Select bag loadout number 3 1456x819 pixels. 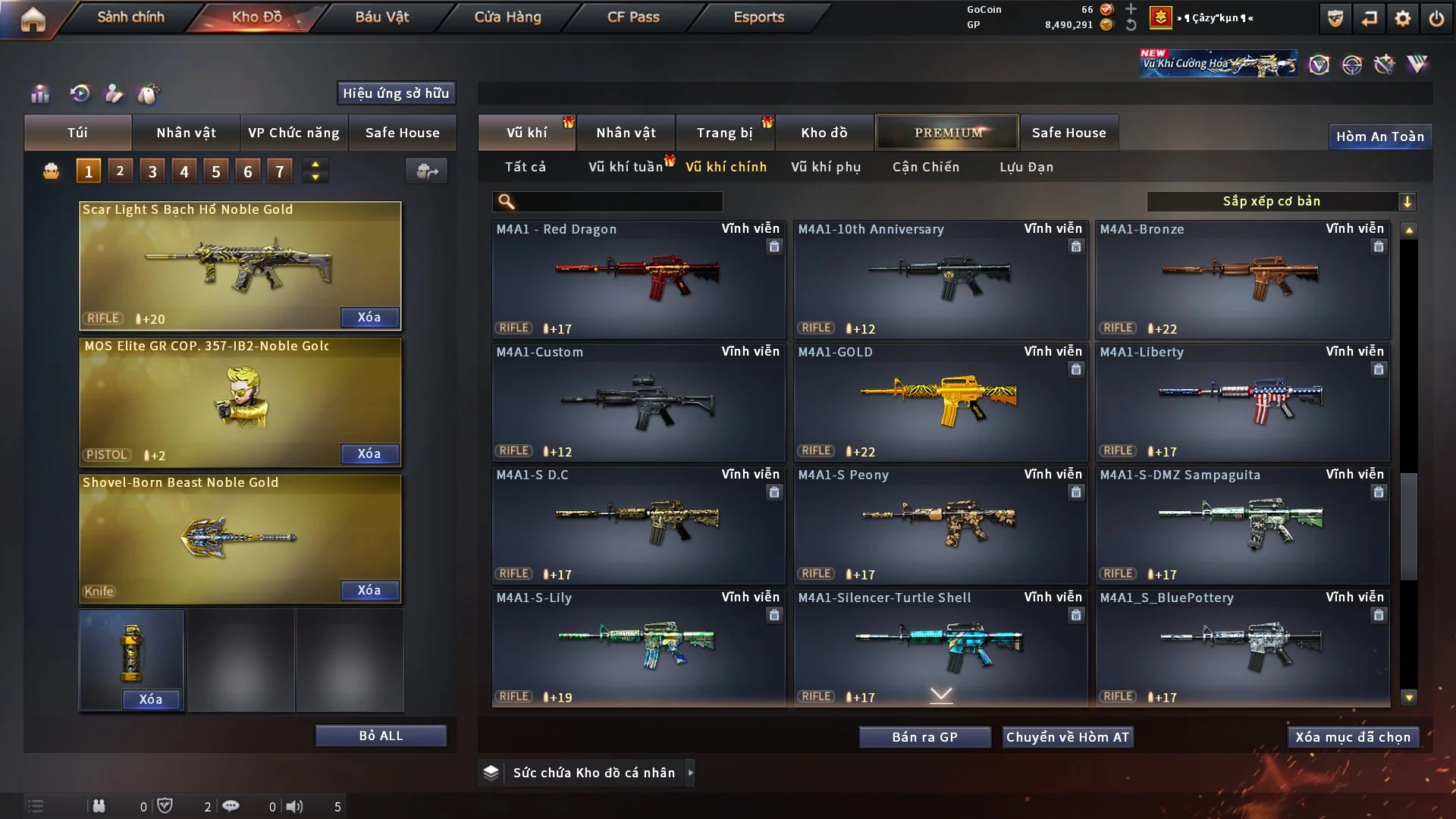pos(152,171)
